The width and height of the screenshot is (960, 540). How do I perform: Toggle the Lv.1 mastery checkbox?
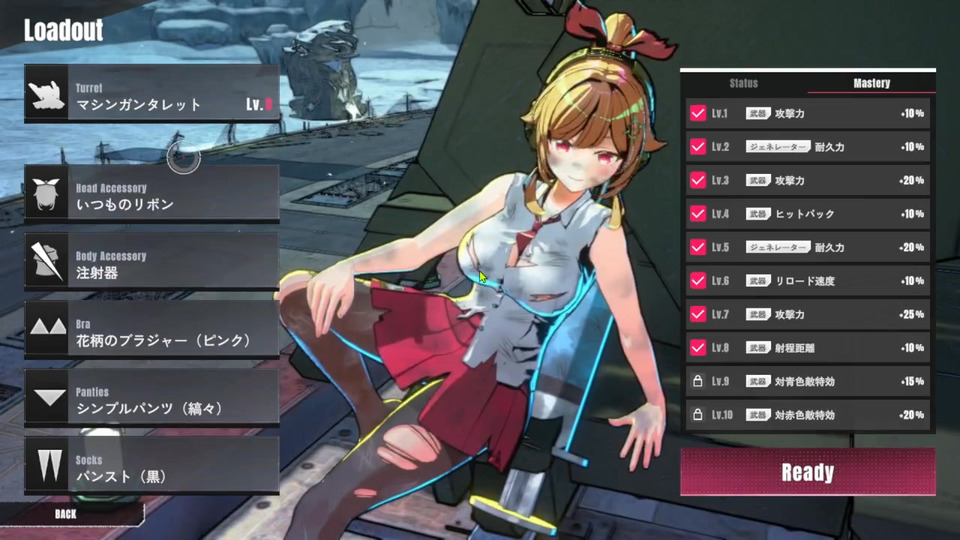pos(698,114)
